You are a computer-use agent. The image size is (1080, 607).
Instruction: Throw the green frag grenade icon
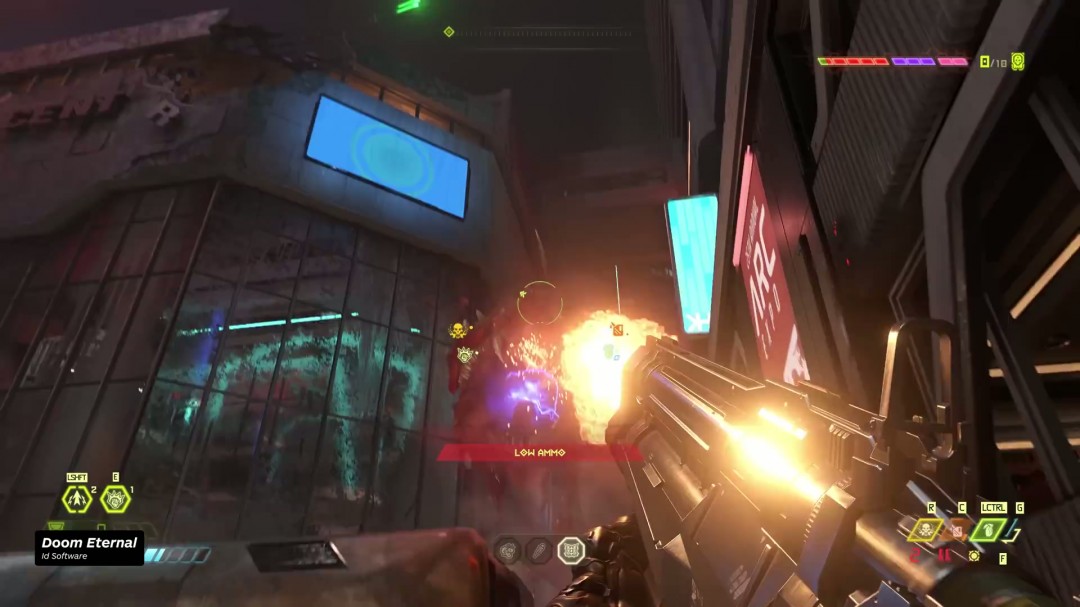988,529
